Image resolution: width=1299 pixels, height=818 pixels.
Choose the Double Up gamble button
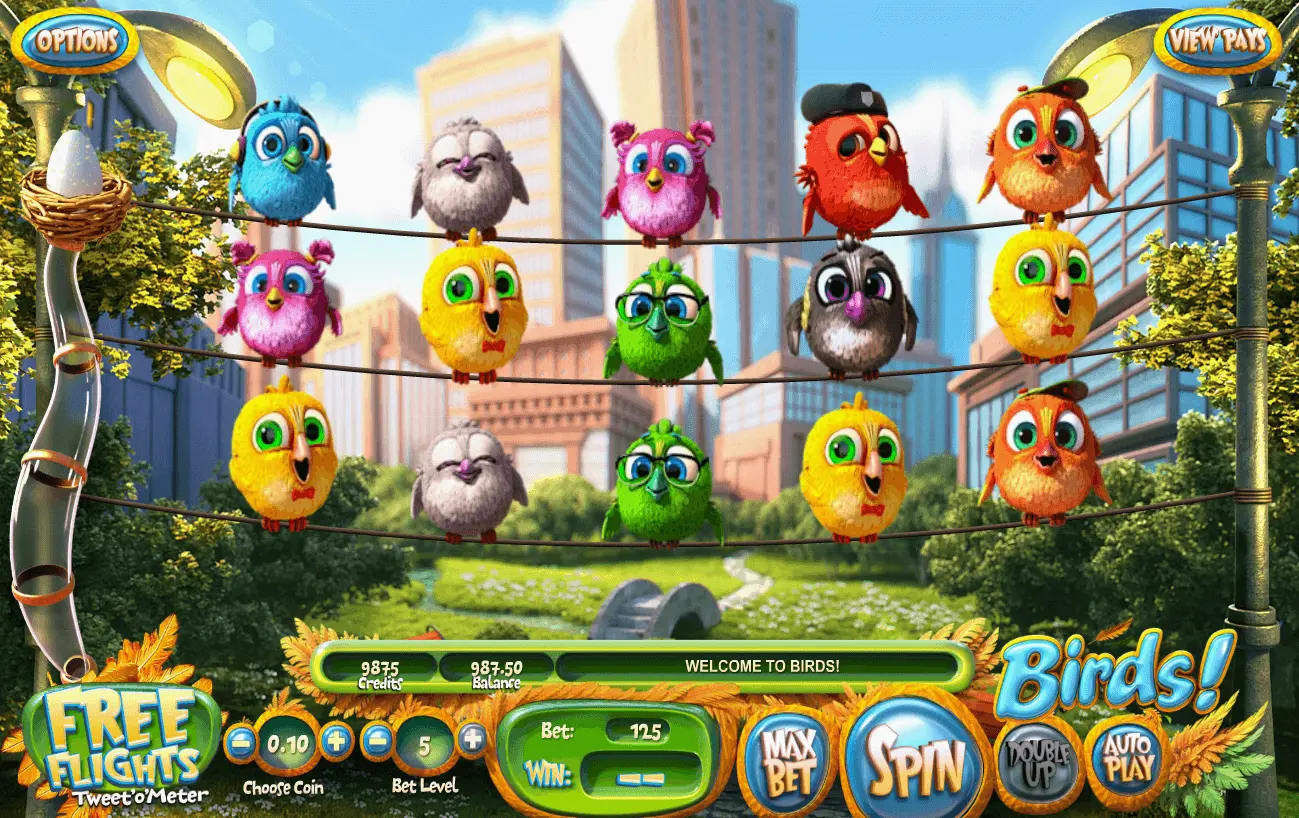1038,763
